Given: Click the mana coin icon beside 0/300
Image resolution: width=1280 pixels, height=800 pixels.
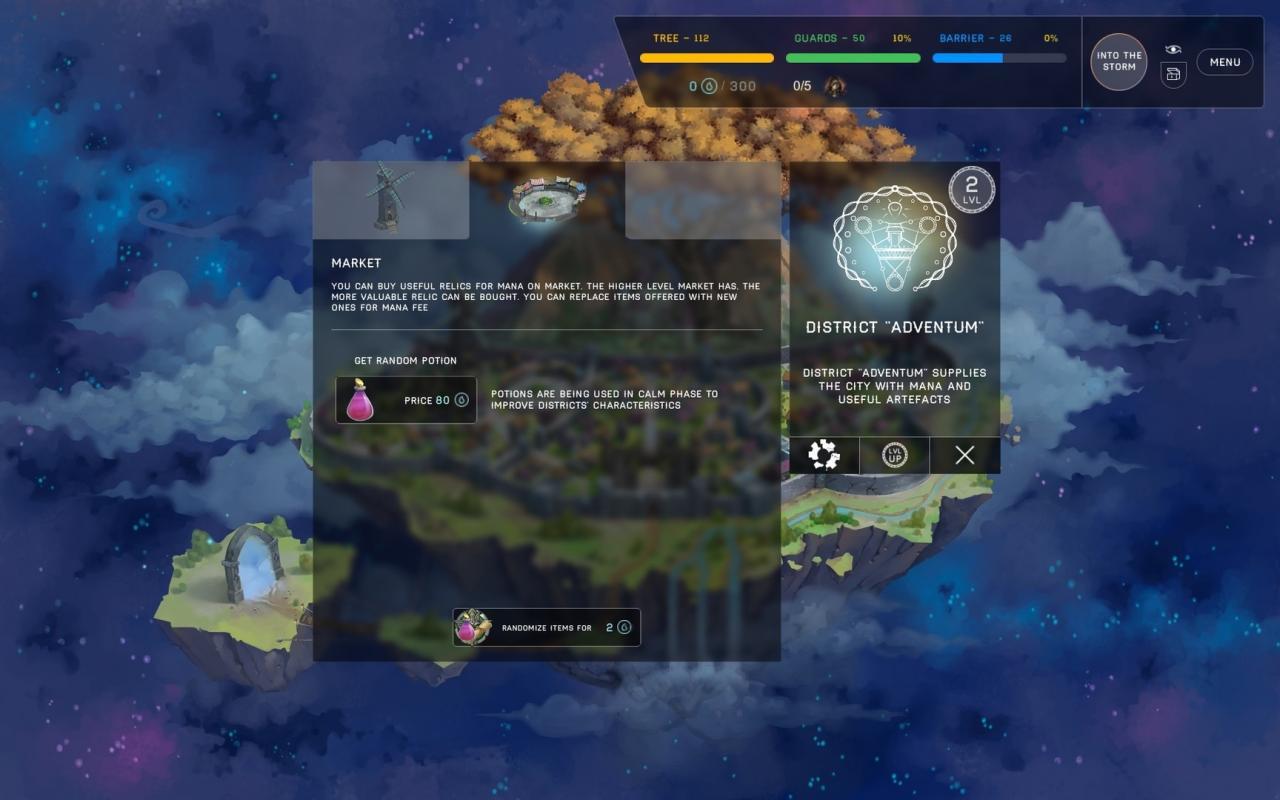Looking at the screenshot, I should [708, 86].
